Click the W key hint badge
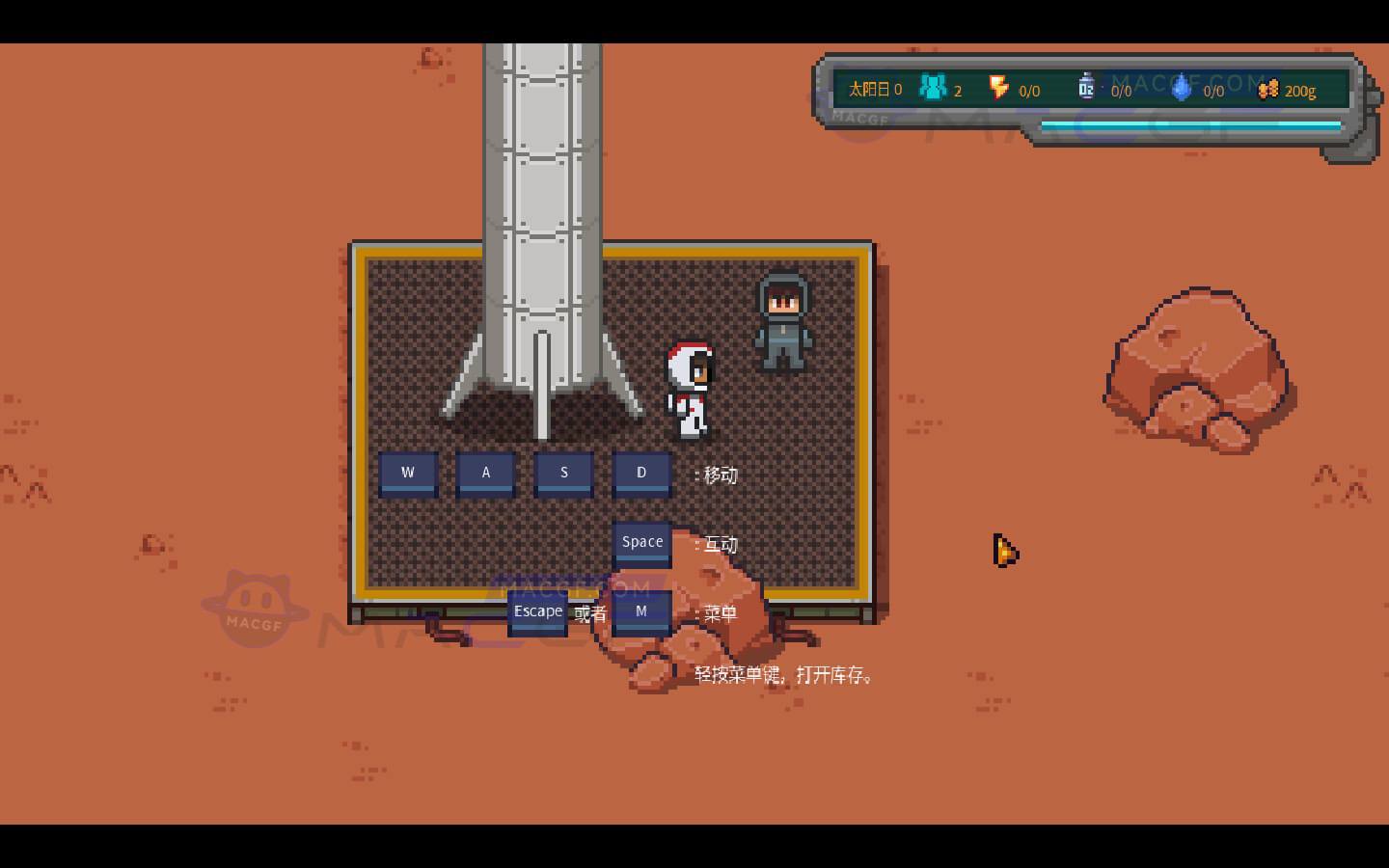Viewport: 1389px width, 868px height. pyautogui.click(x=408, y=473)
